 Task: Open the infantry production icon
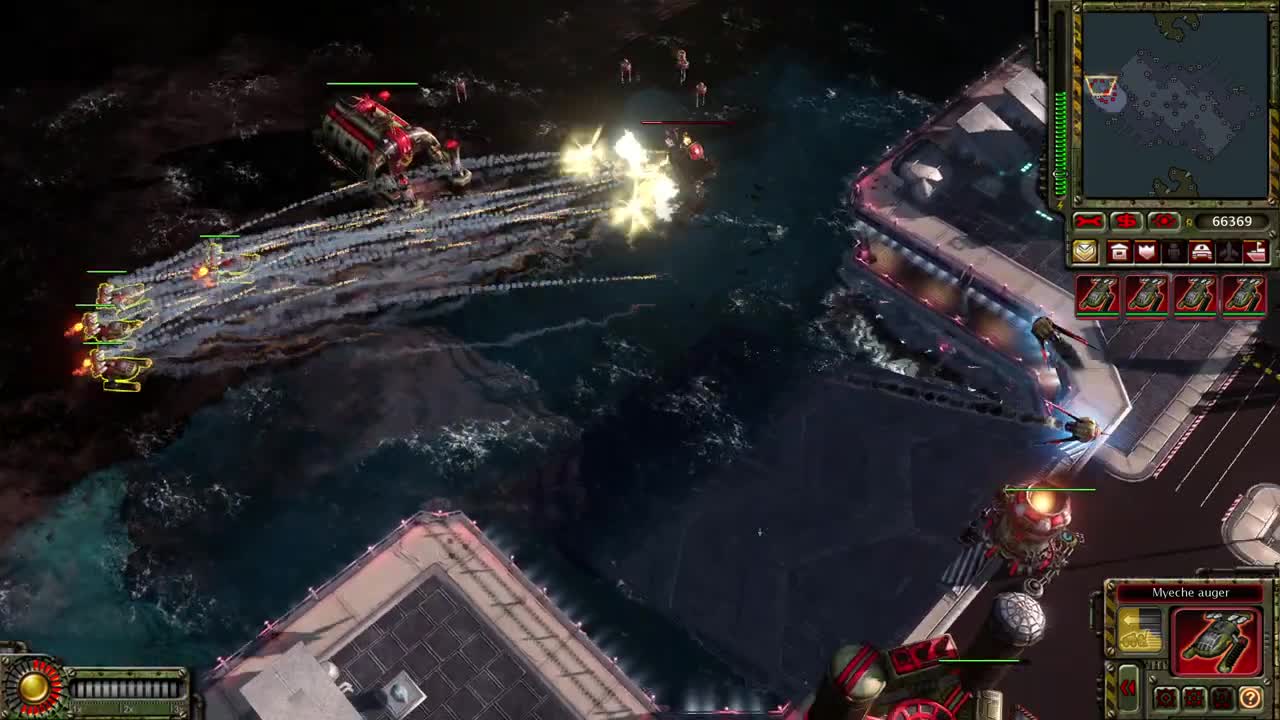coord(1174,251)
